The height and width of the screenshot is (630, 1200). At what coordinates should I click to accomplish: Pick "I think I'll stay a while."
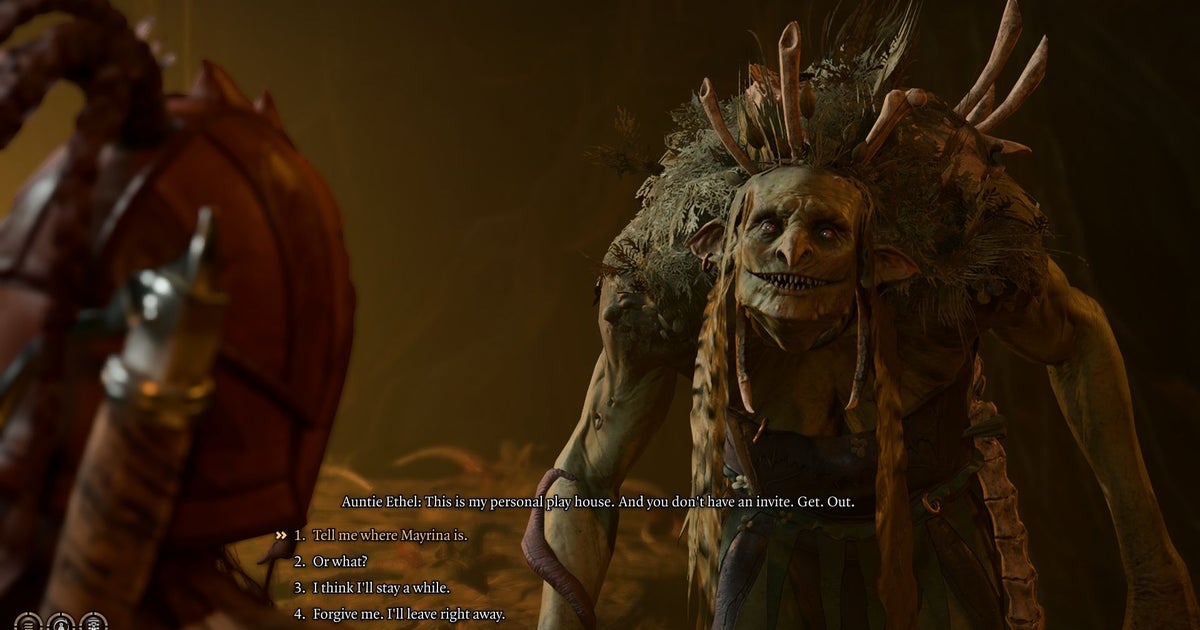380,588
